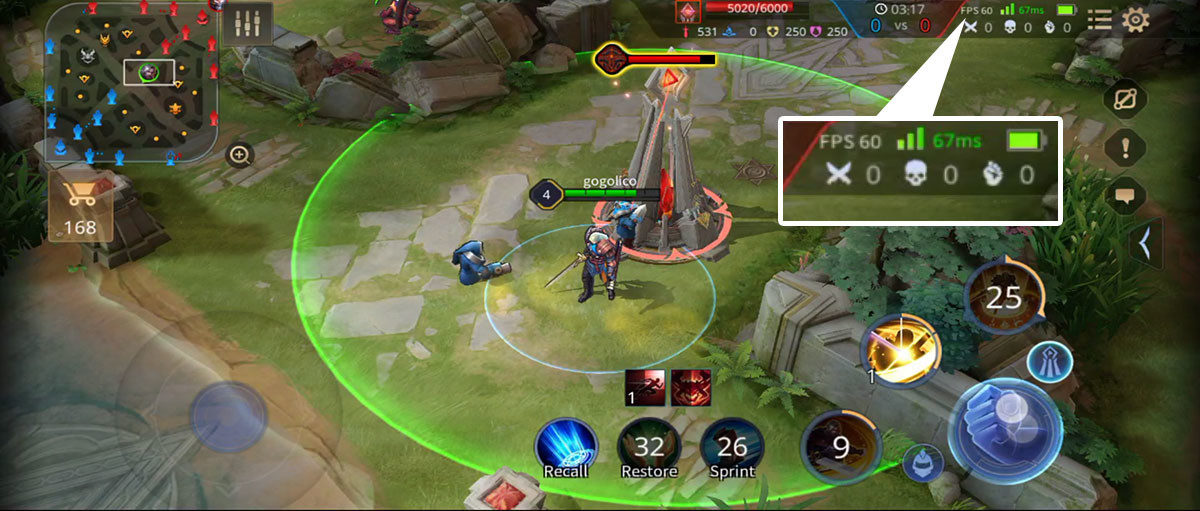
Task: Open the quick chat speech bubble
Action: tap(1127, 196)
